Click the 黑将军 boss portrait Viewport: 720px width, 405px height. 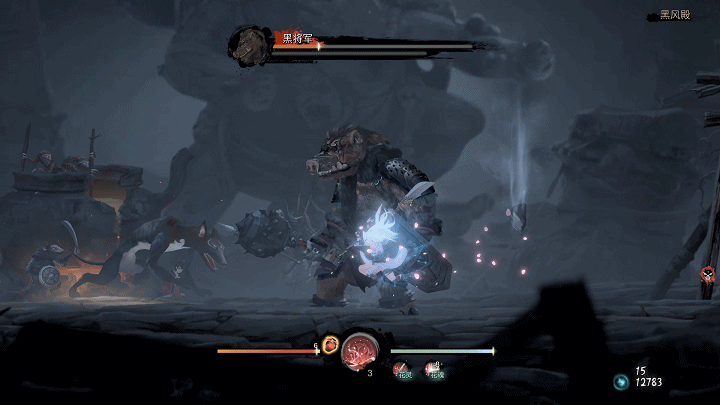pyautogui.click(x=245, y=44)
